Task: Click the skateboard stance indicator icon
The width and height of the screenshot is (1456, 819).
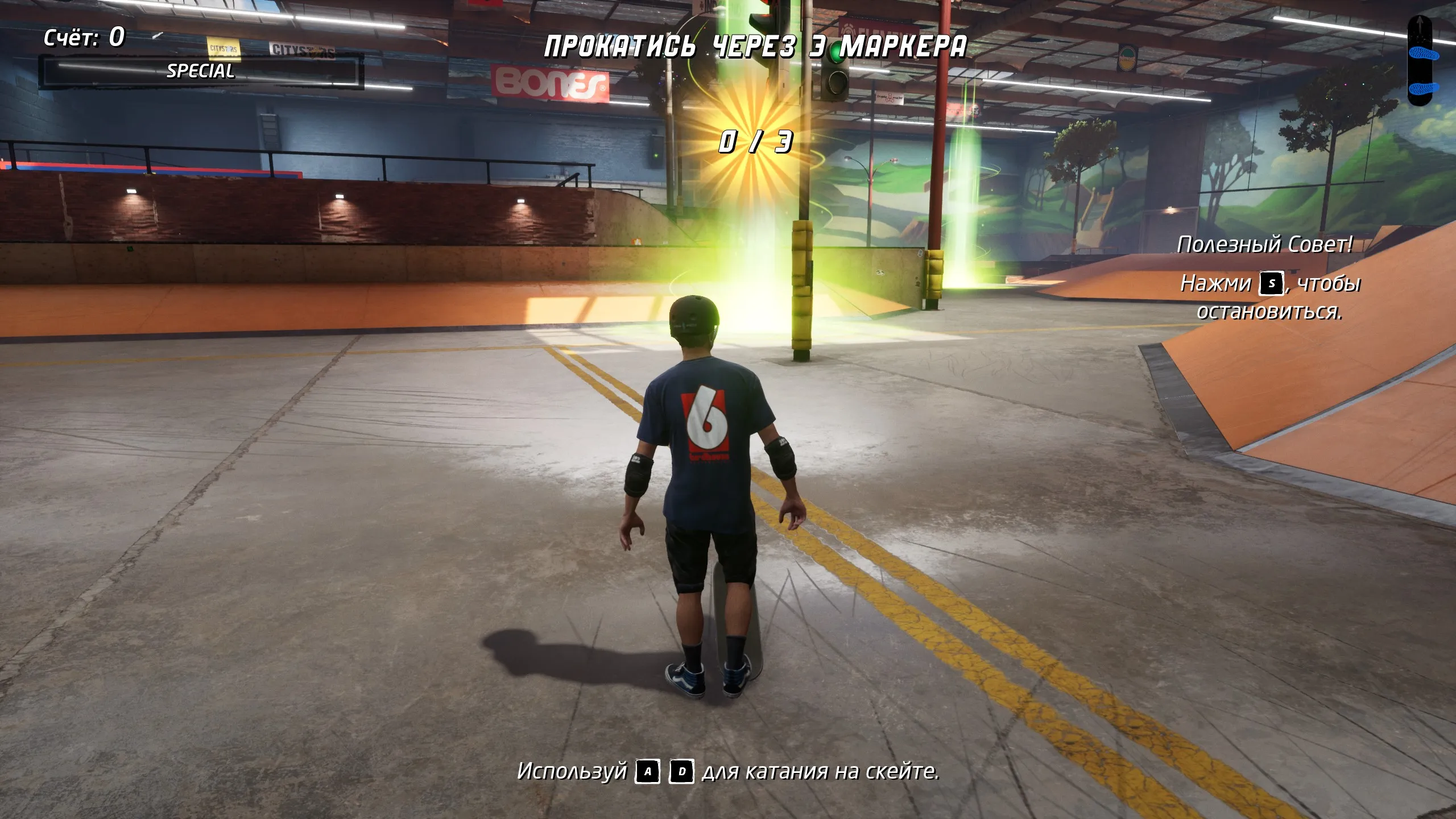Action: pyautogui.click(x=1420, y=61)
